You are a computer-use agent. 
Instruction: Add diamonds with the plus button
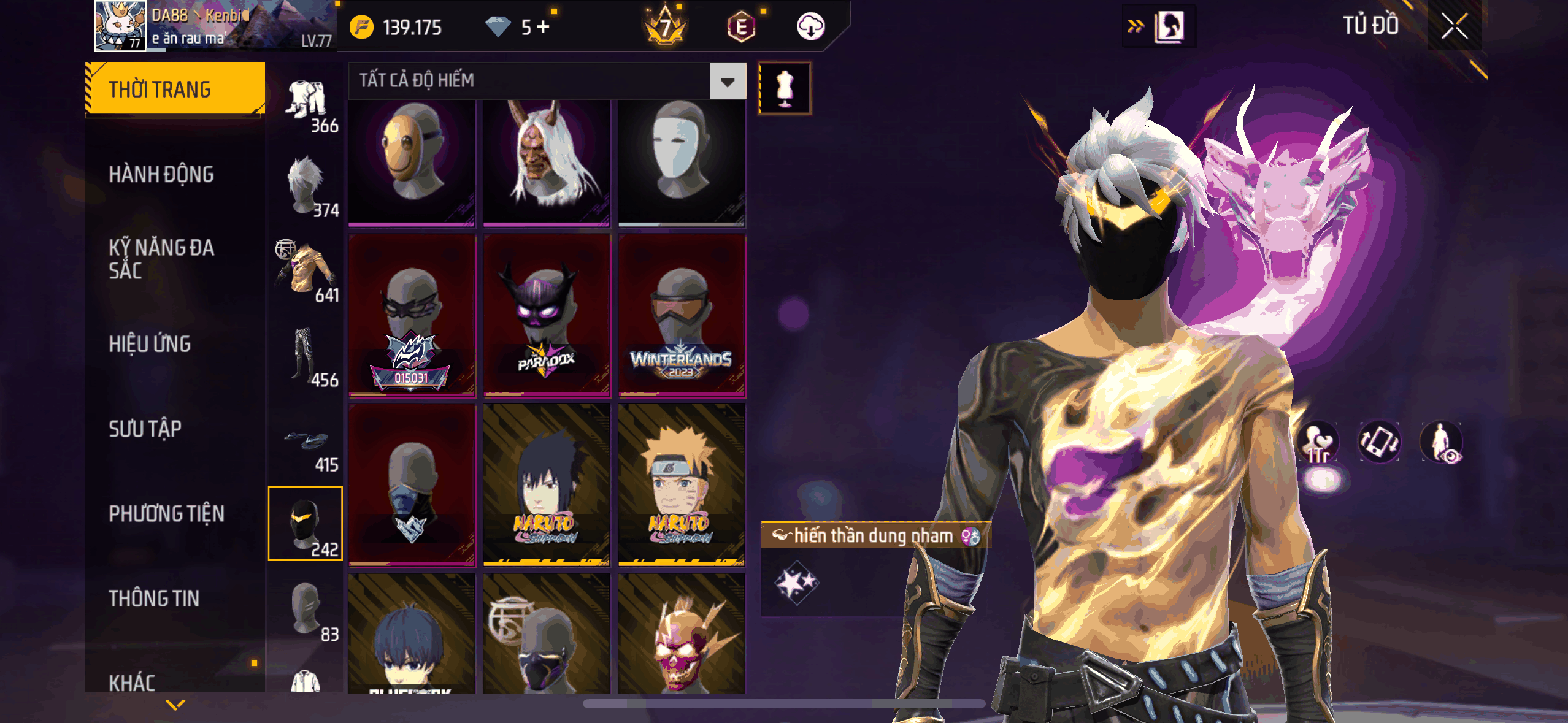click(x=543, y=27)
